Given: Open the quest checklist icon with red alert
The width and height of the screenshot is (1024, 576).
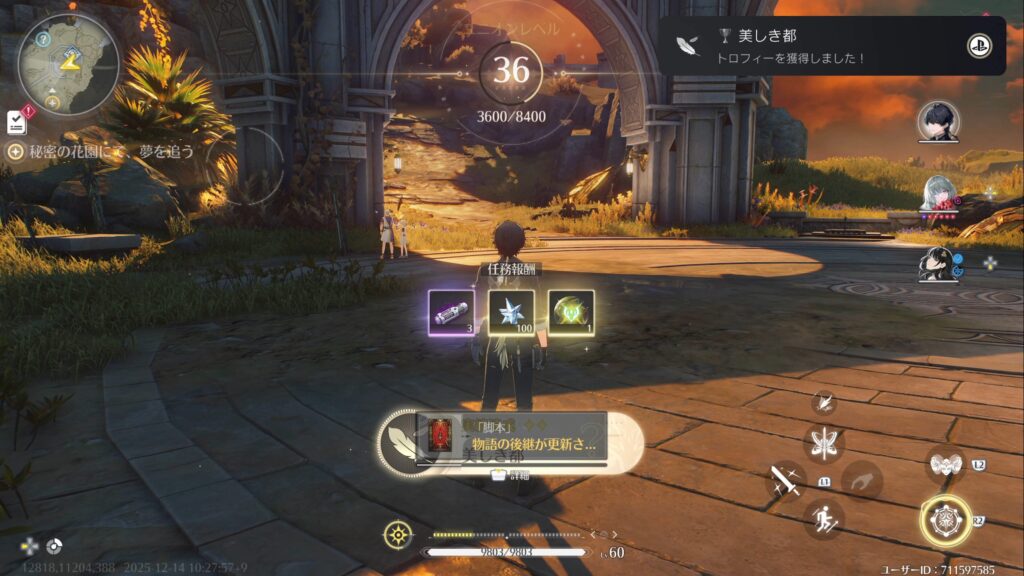Looking at the screenshot, I should click(17, 121).
